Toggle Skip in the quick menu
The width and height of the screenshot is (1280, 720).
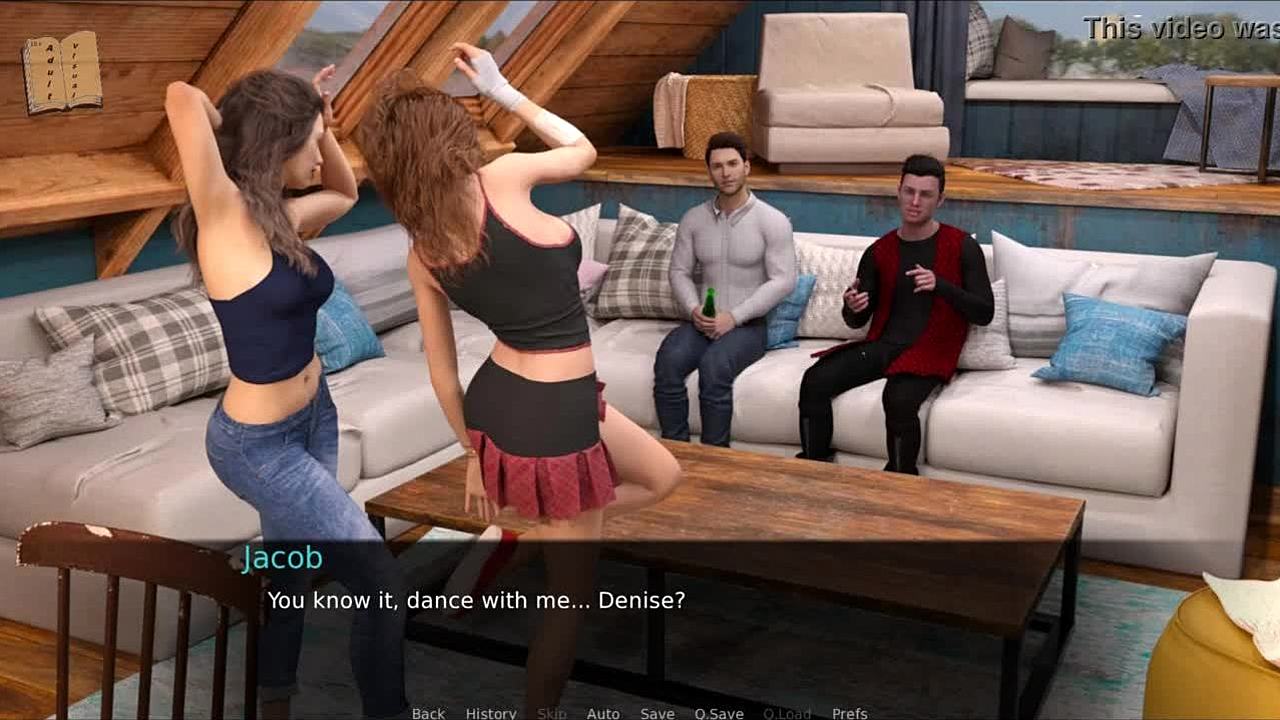[x=552, y=713]
